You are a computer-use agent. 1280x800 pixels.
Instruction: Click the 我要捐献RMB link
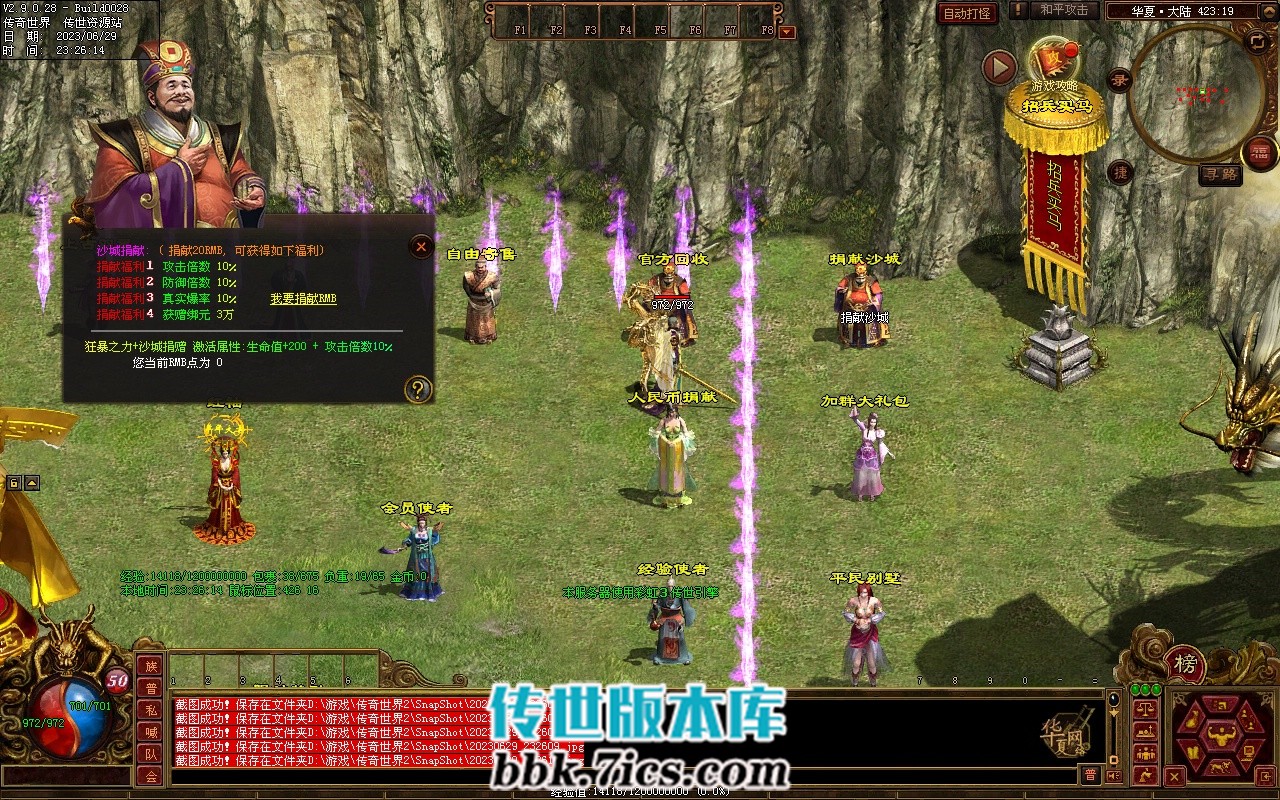tap(303, 299)
